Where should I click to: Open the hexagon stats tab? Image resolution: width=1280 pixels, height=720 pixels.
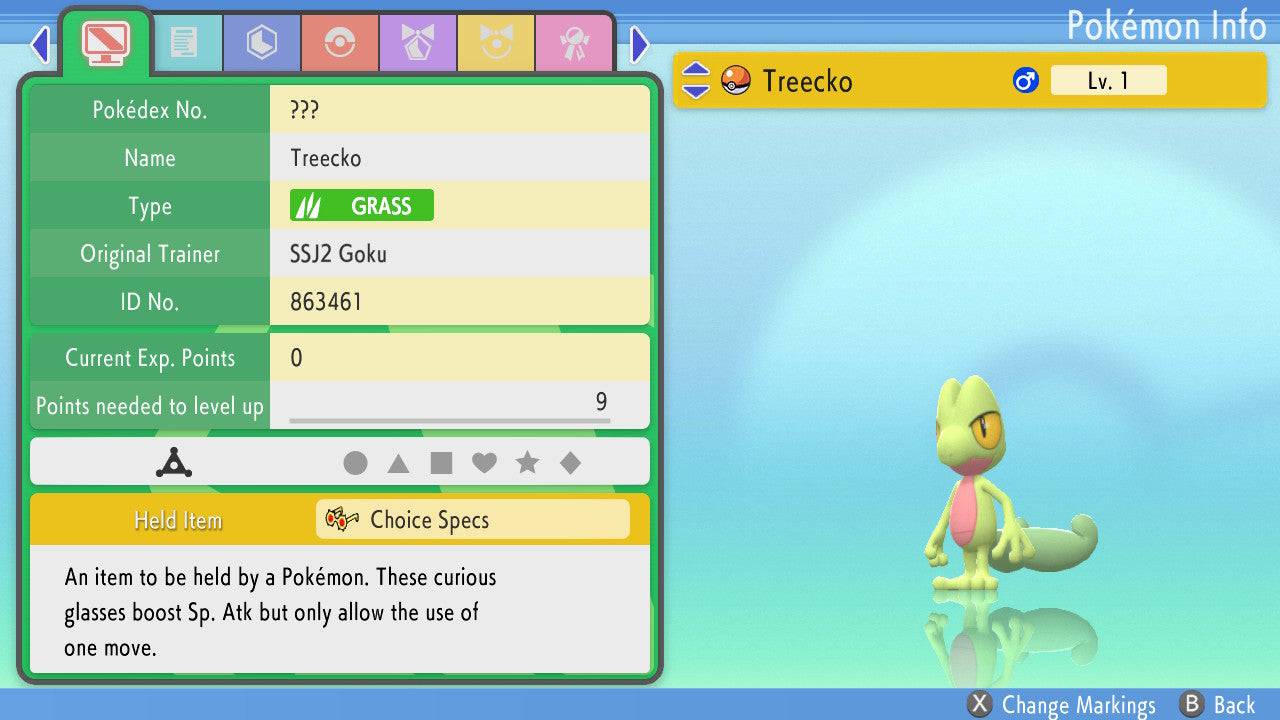tap(261, 43)
